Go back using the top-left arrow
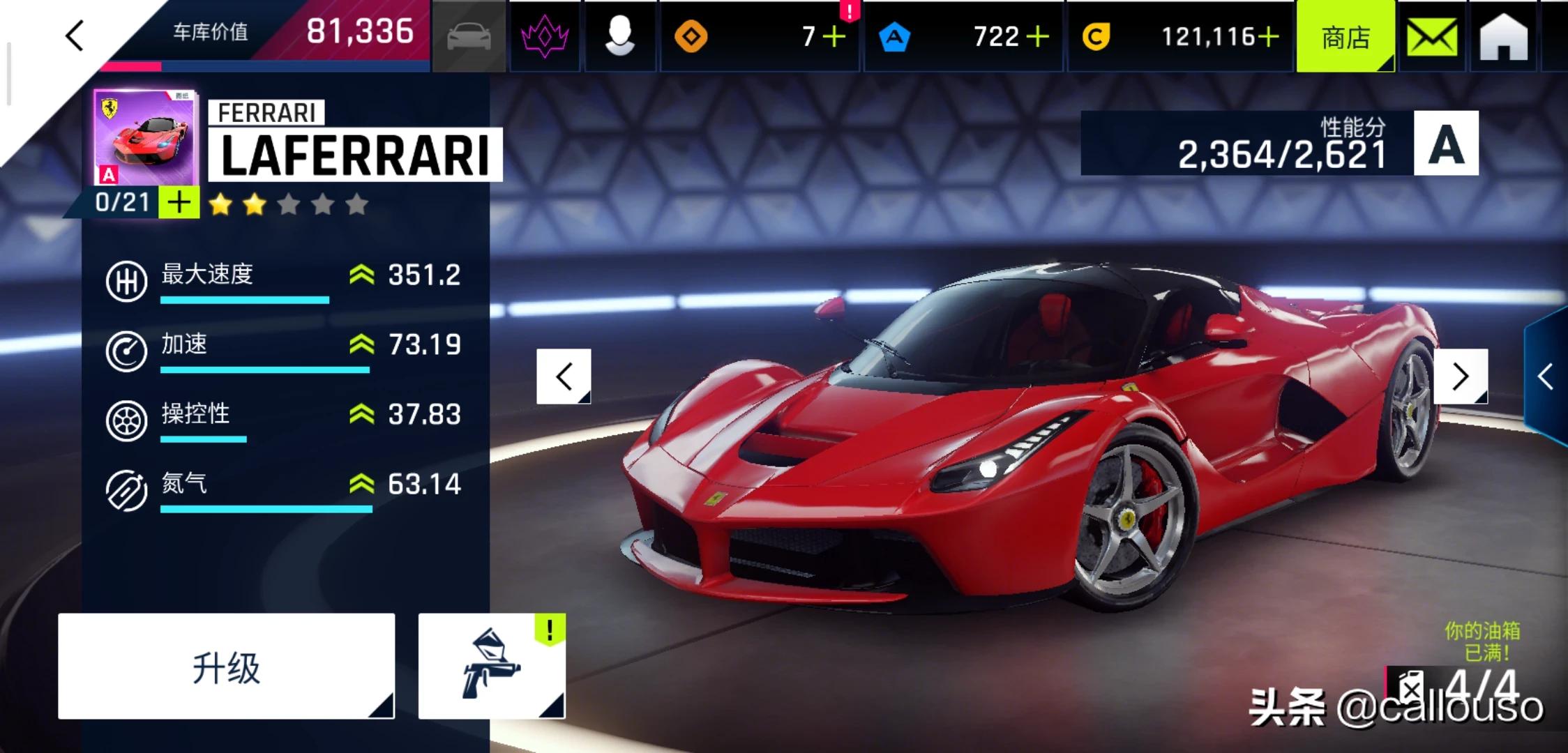1568x753 pixels. click(x=75, y=36)
